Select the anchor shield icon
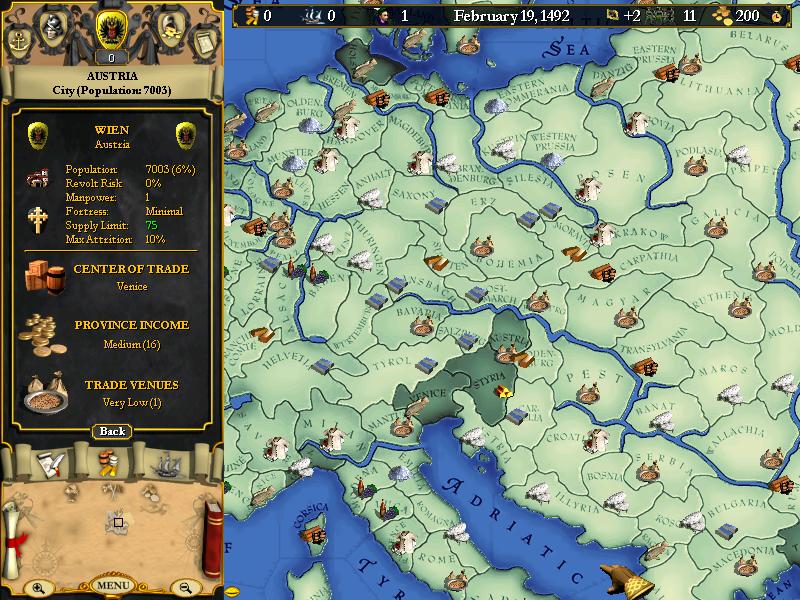This screenshot has height=600, width=800. (x=20, y=42)
